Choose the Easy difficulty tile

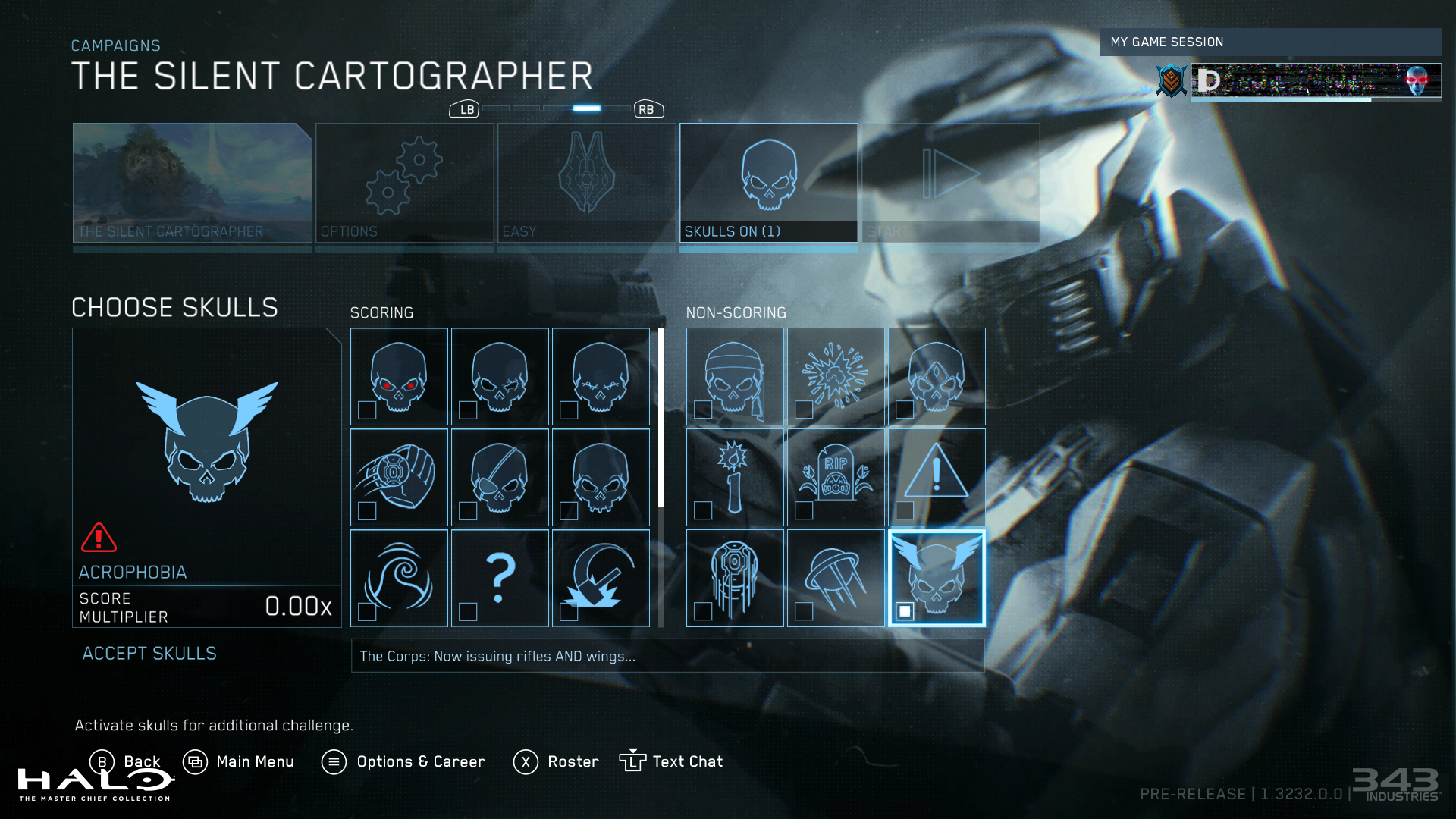(x=586, y=183)
